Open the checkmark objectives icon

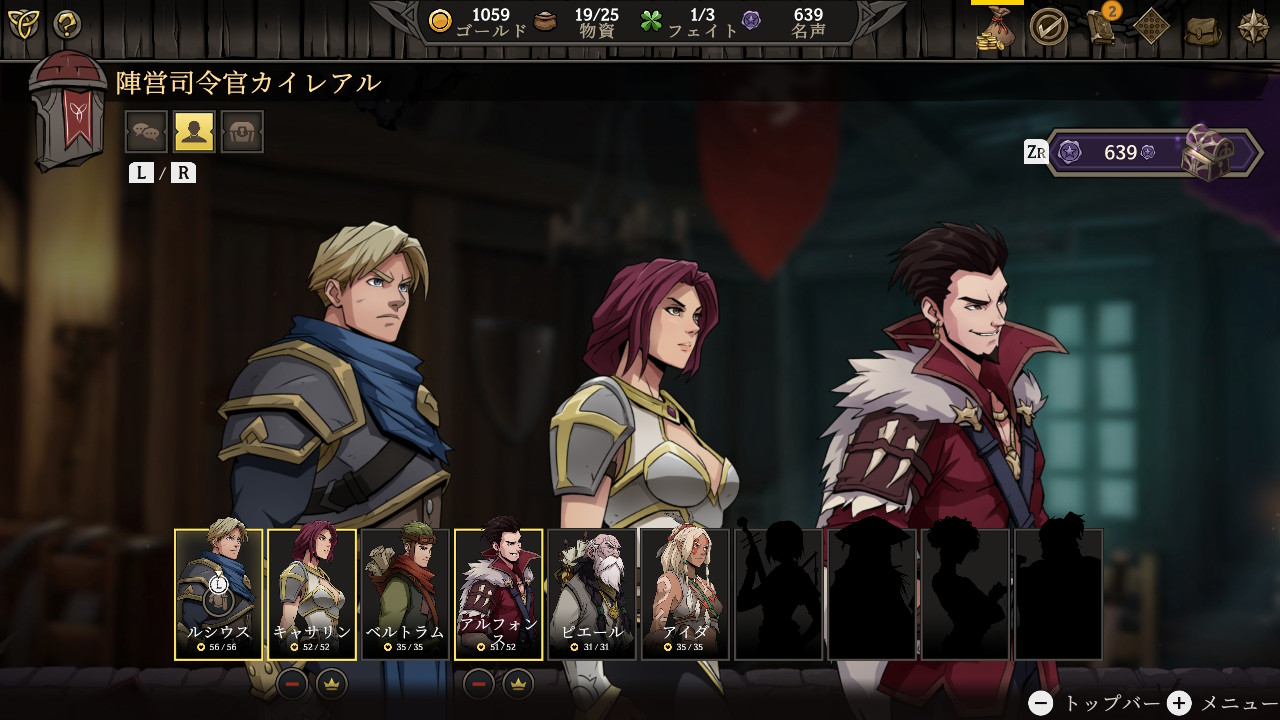[x=1048, y=27]
